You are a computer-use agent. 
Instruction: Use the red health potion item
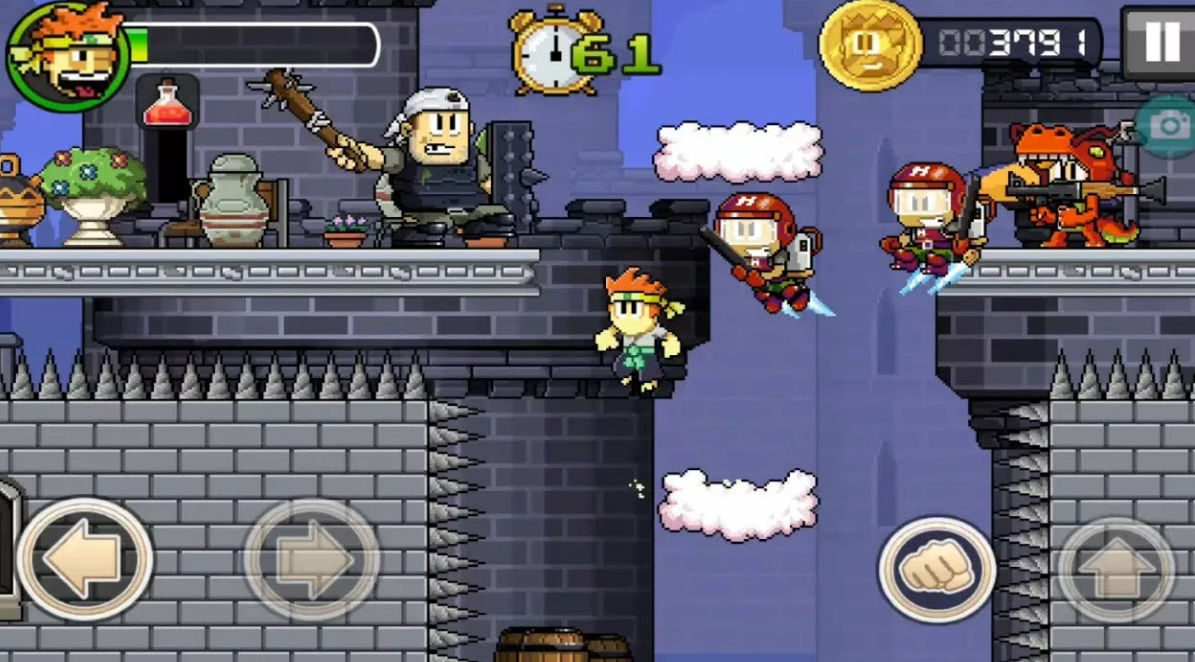[167, 103]
